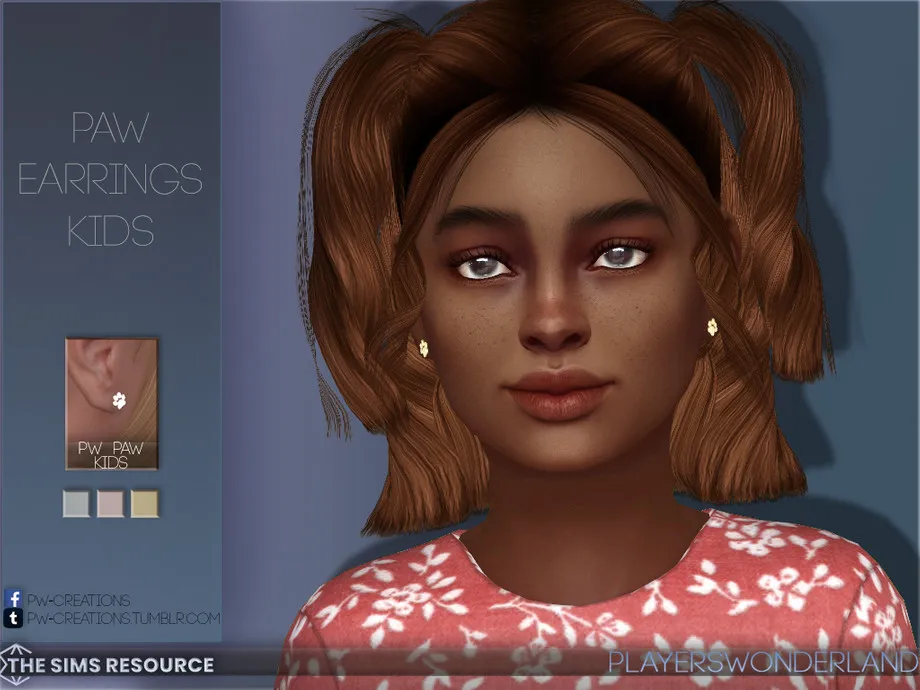The height and width of the screenshot is (690, 920).
Task: Click the Tumblr icon for pw-creations.tumblr.com
Action: point(13,619)
